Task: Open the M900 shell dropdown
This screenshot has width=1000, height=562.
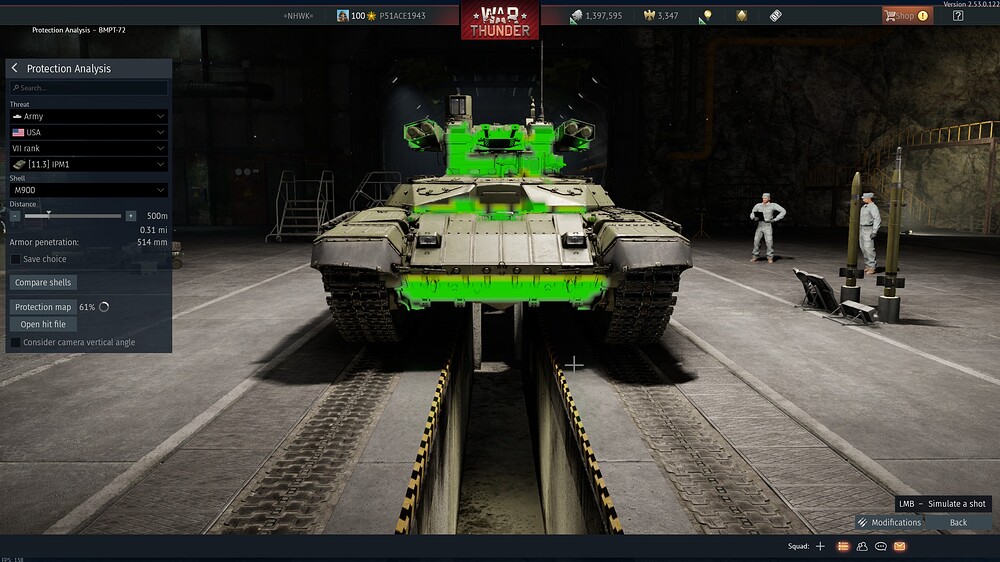Action: 88,190
